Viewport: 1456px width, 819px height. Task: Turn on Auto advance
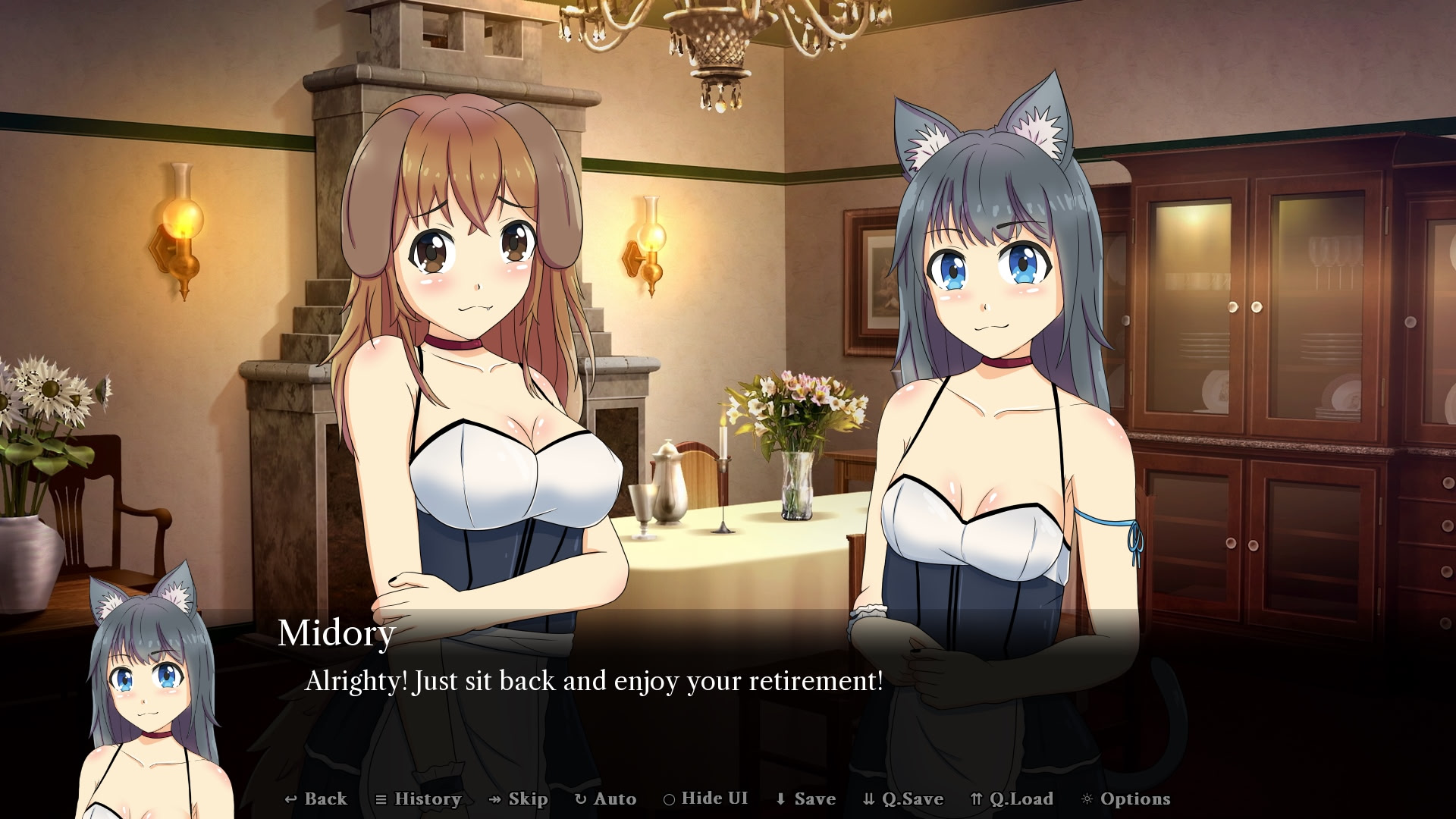click(x=606, y=799)
